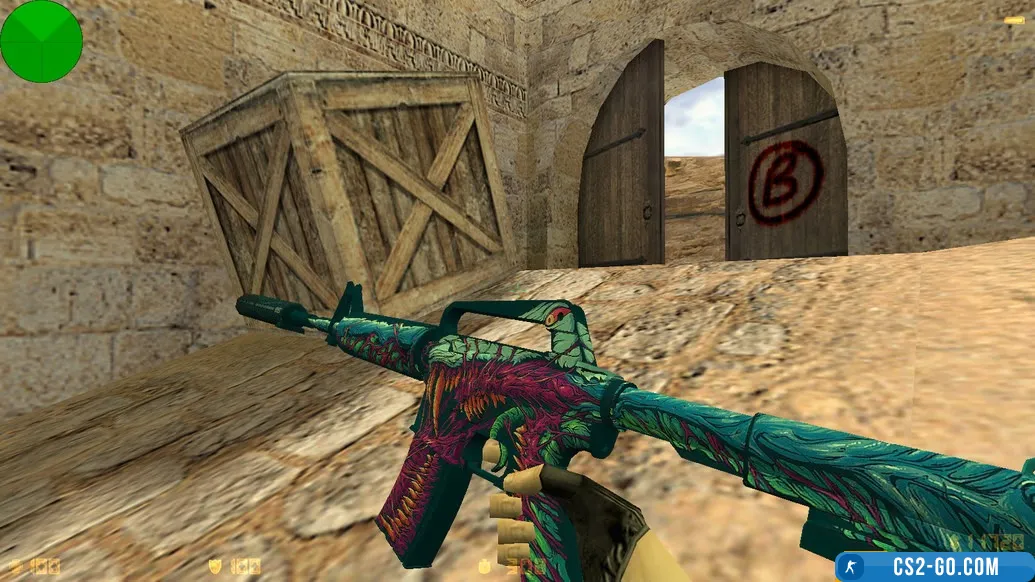Click the green circular radar
1035x582 pixels.
[x=41, y=41]
